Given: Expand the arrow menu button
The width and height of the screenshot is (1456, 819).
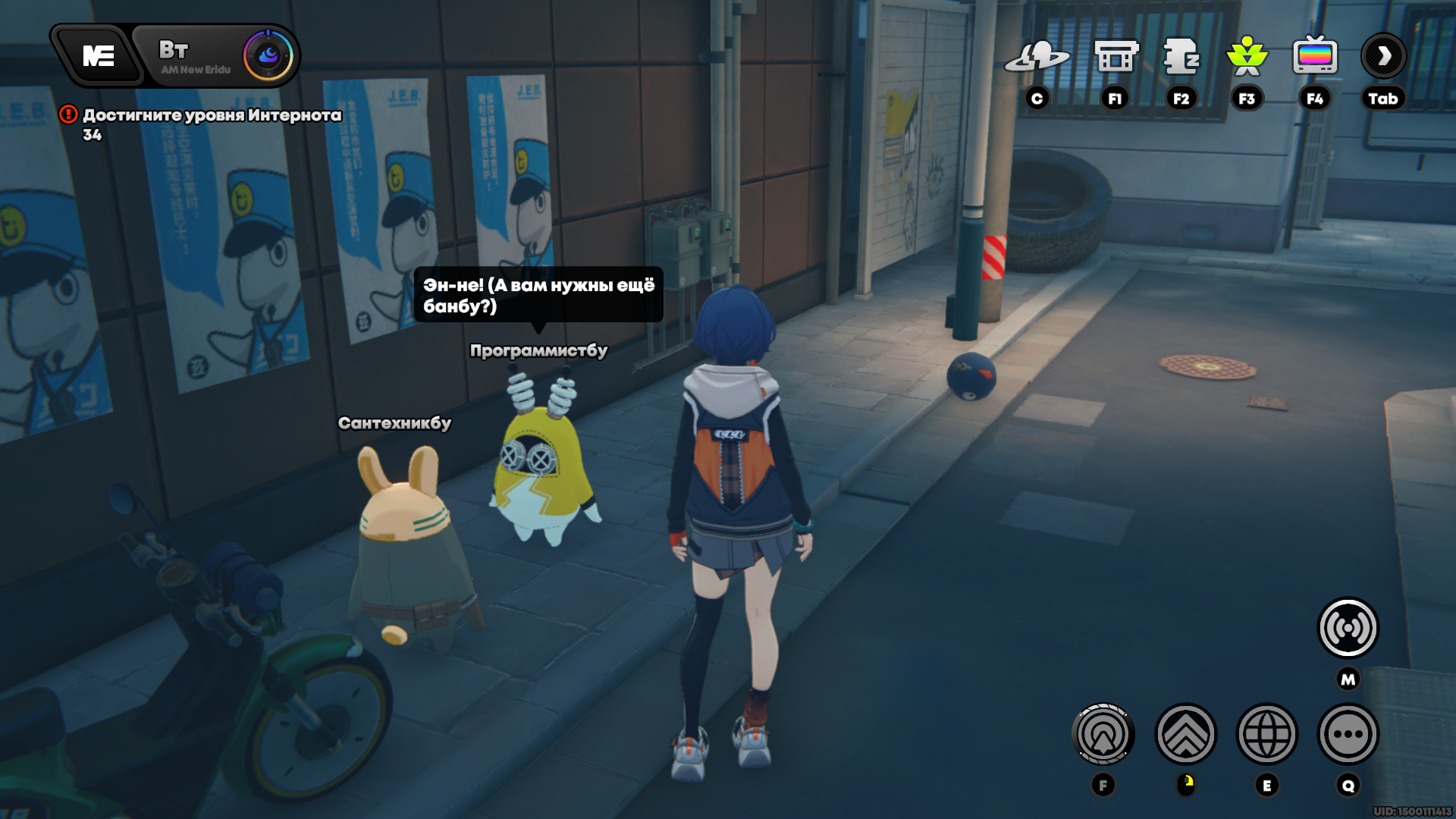Looking at the screenshot, I should [1383, 56].
